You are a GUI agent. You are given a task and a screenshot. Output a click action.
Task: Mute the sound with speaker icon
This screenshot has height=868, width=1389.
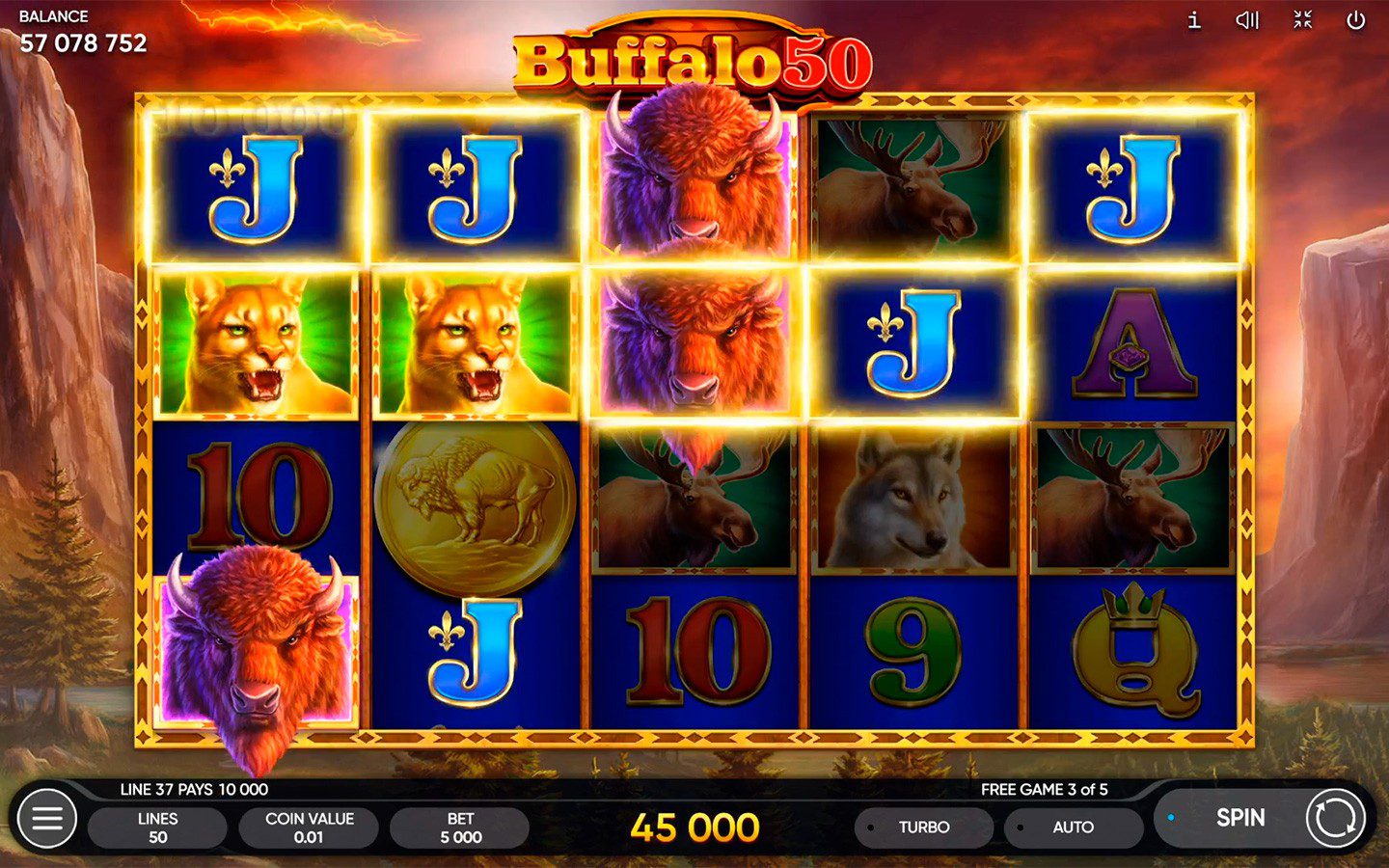tap(1247, 20)
